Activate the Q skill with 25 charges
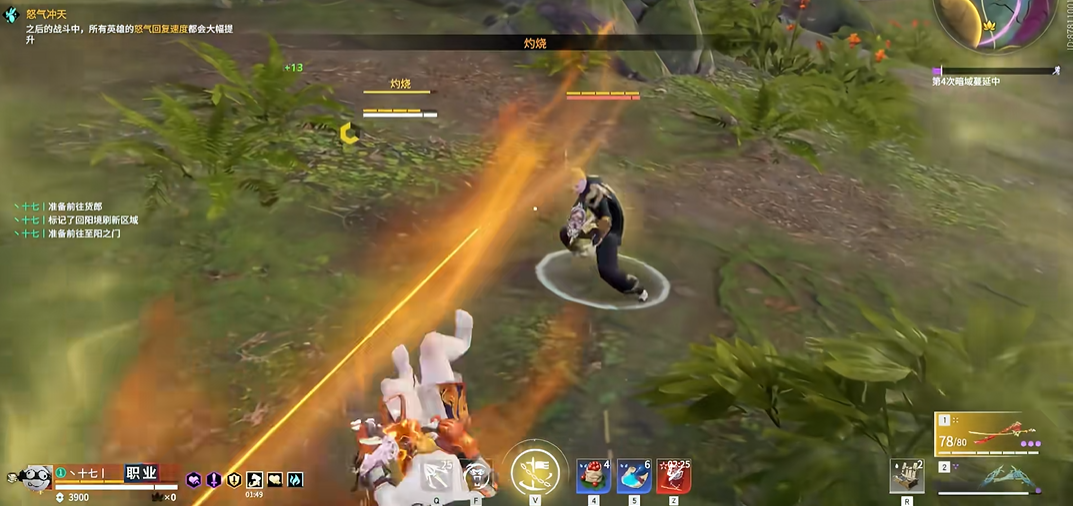Screen dimensions: 1073x506 (438, 477)
